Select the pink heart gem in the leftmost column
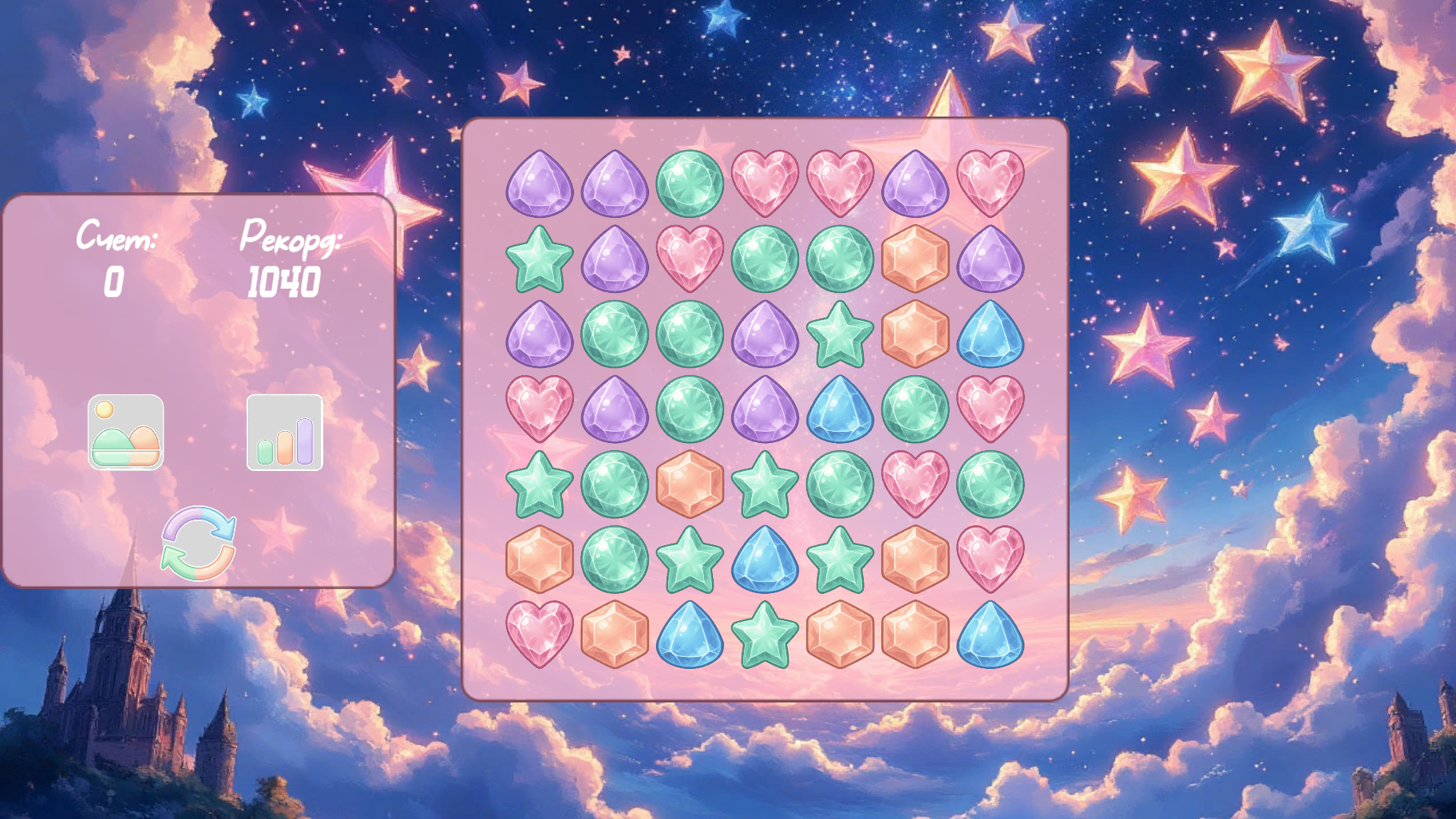Screen dimensions: 1456x819 539,409
